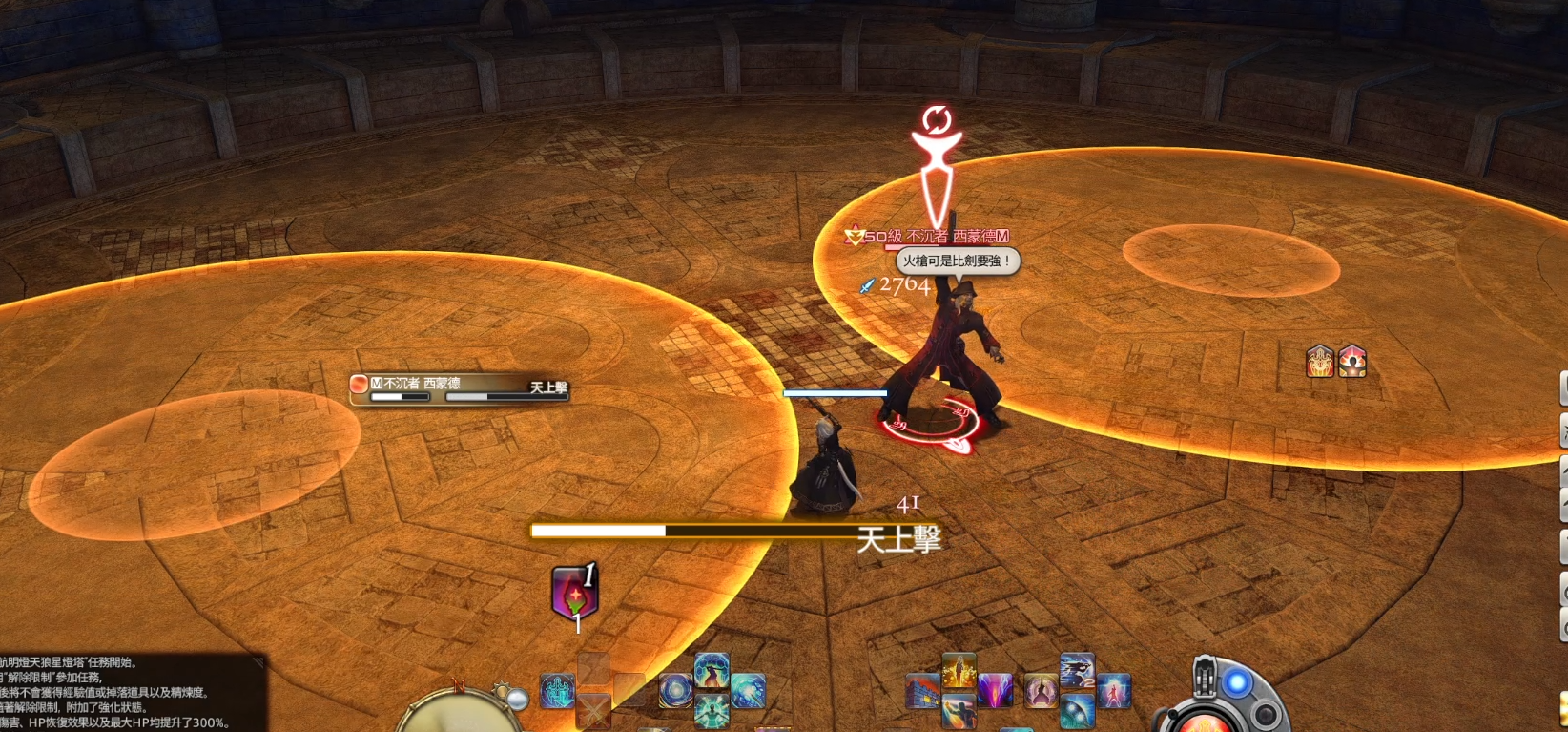The height and width of the screenshot is (732, 1568).
Task: Use the crossed swords hotbar slot
Action: (x=593, y=709)
